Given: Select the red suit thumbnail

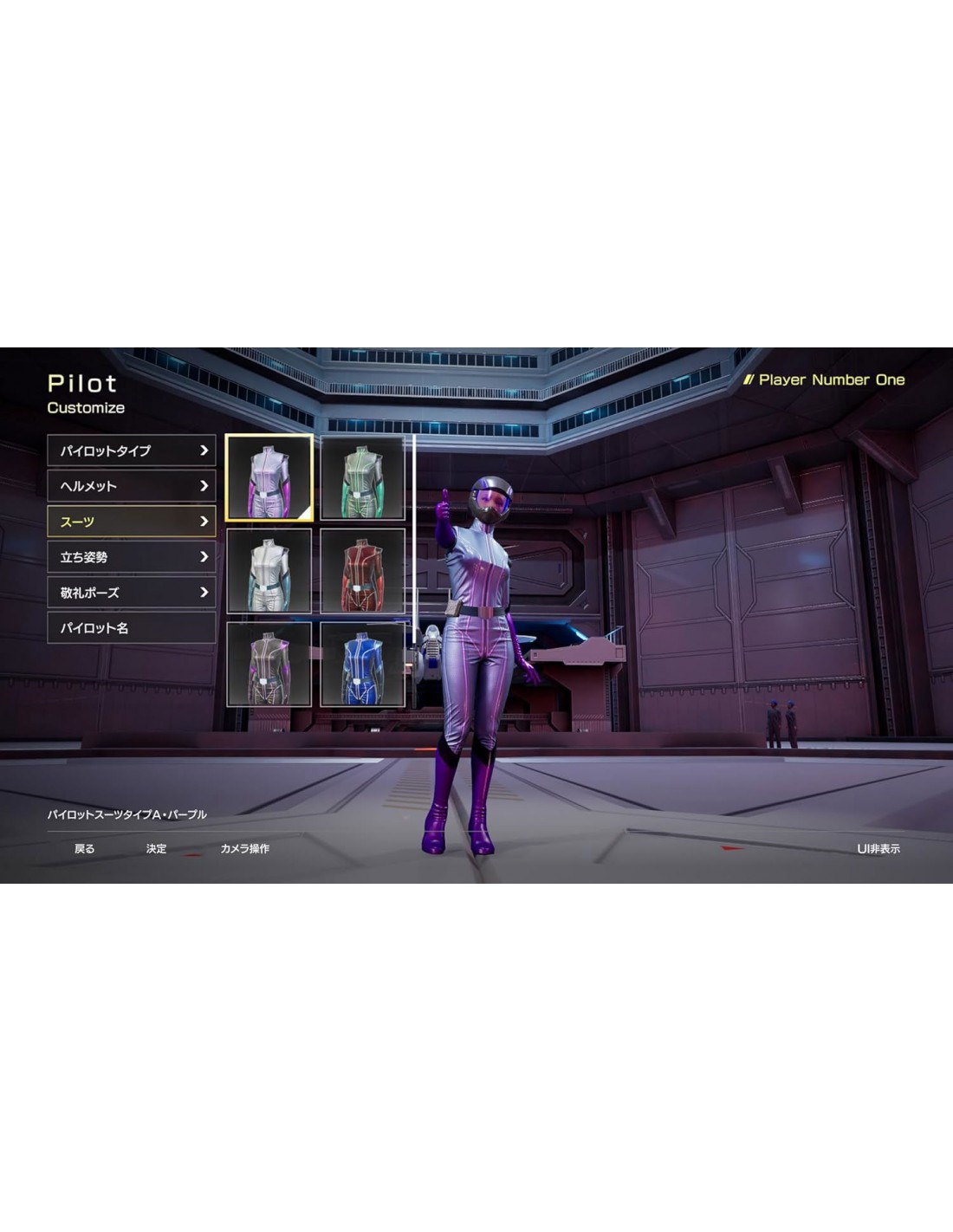Looking at the screenshot, I should tap(362, 571).
